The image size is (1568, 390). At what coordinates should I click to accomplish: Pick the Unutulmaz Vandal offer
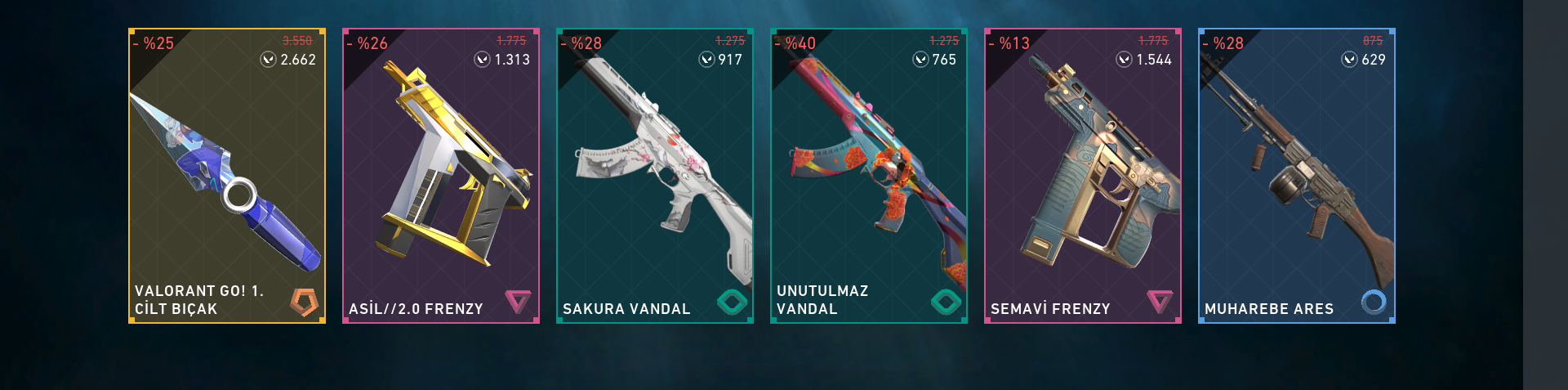click(869, 176)
